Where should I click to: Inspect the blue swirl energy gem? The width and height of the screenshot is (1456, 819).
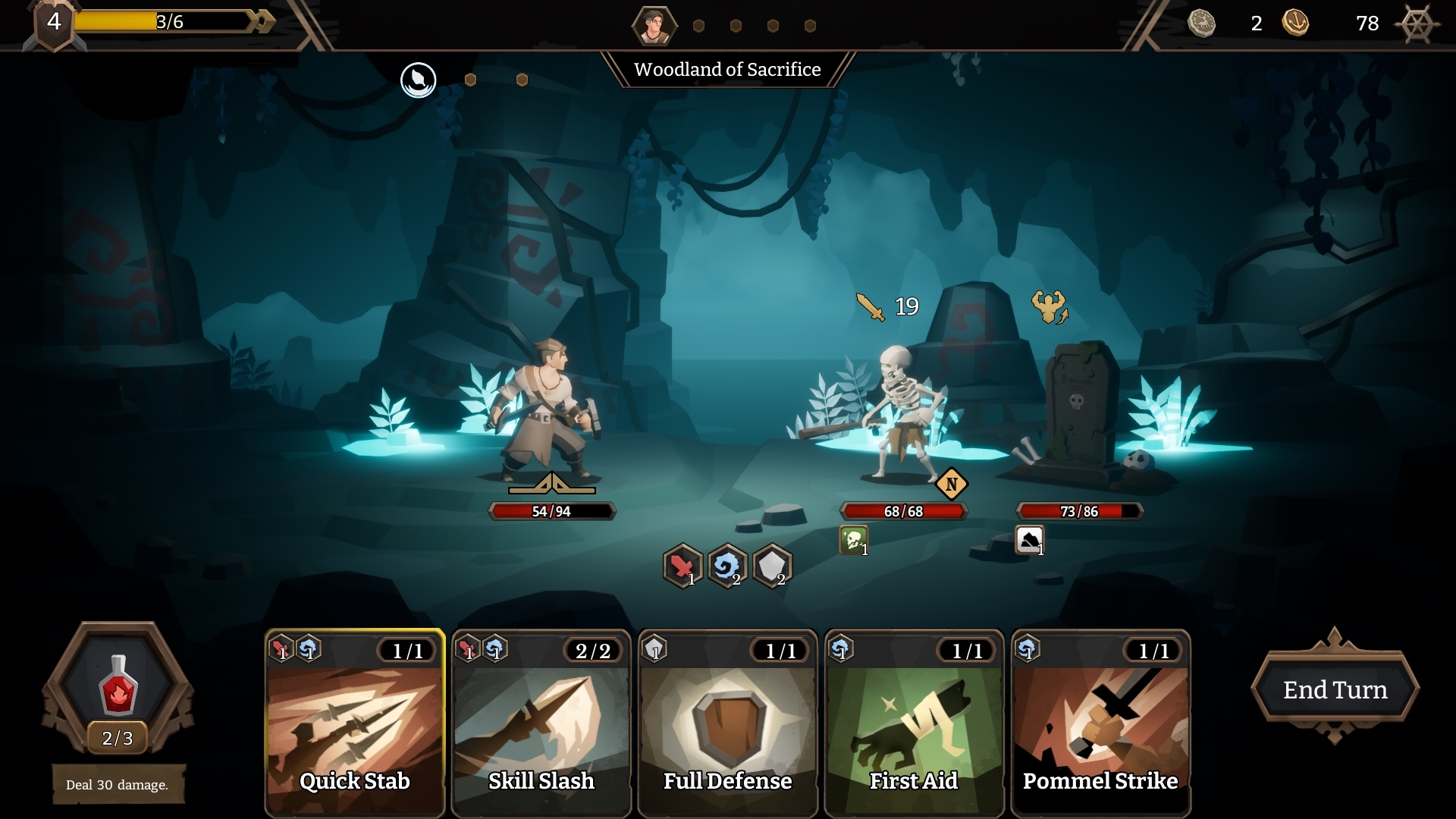(727, 566)
